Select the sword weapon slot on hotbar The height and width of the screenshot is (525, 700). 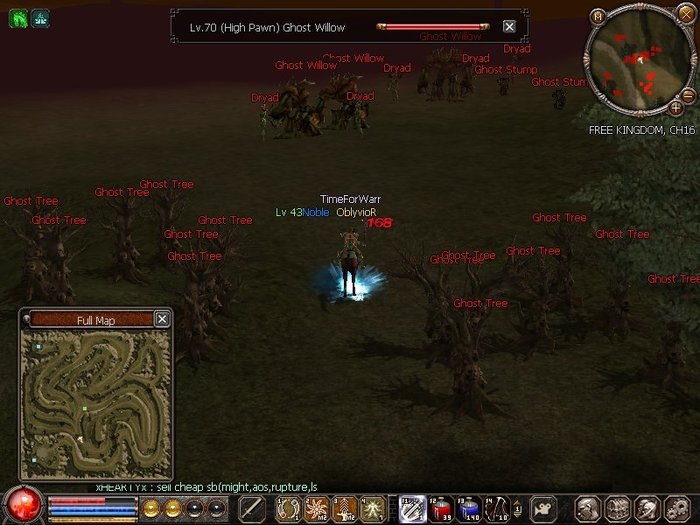[252, 508]
